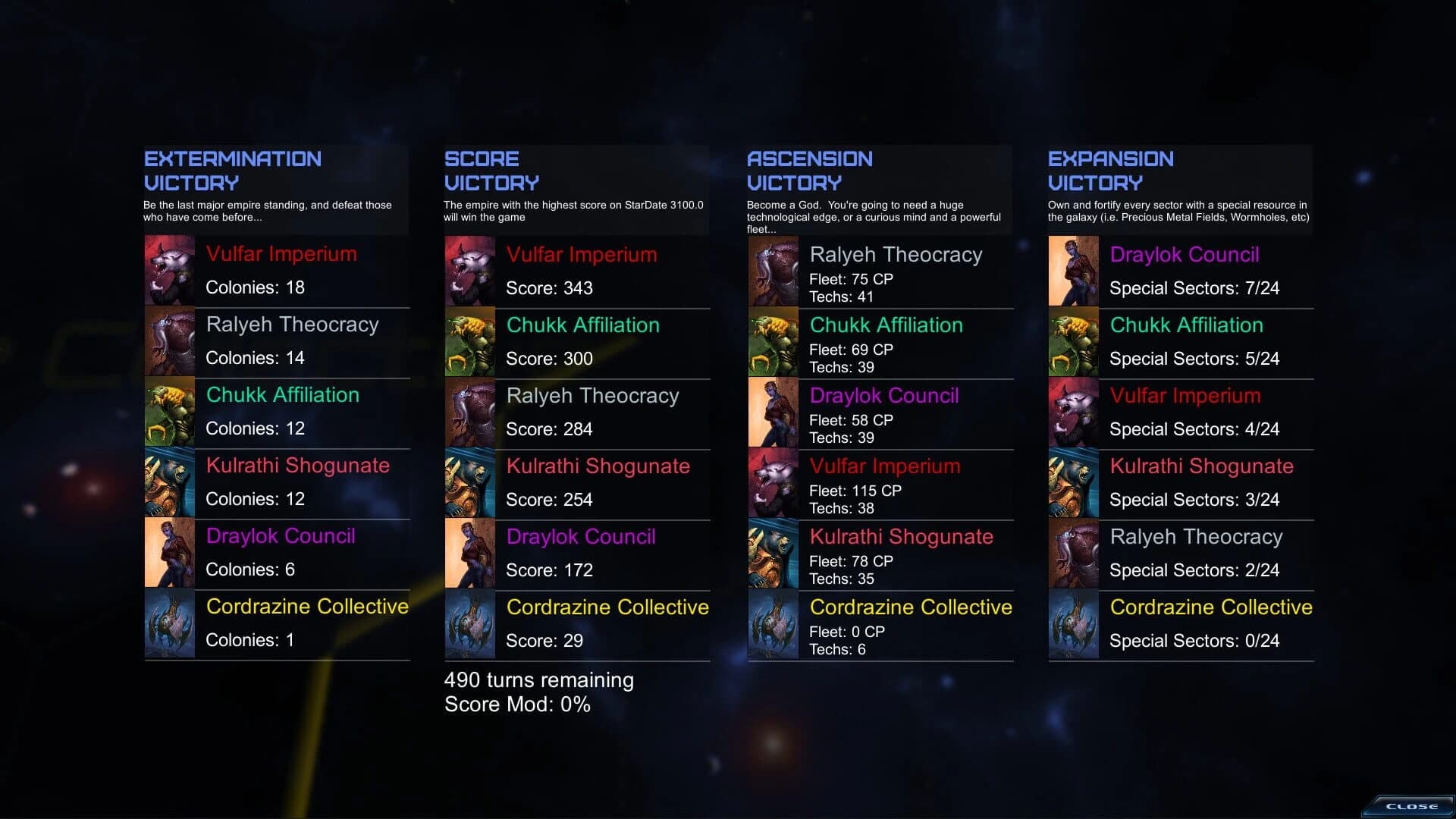The height and width of the screenshot is (819, 1456).
Task: Click the Vulfar Imperium score of 343
Action: (551, 288)
